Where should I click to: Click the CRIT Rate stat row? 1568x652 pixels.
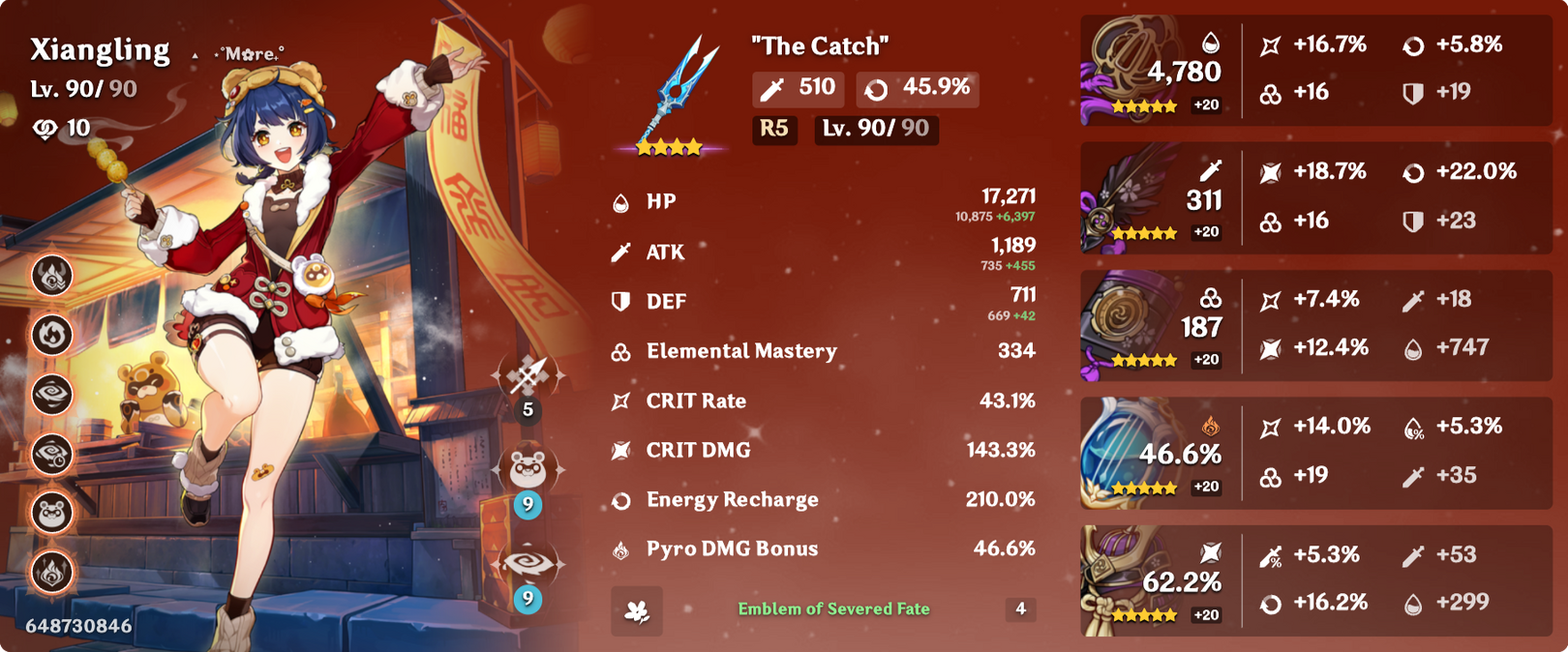point(823,400)
